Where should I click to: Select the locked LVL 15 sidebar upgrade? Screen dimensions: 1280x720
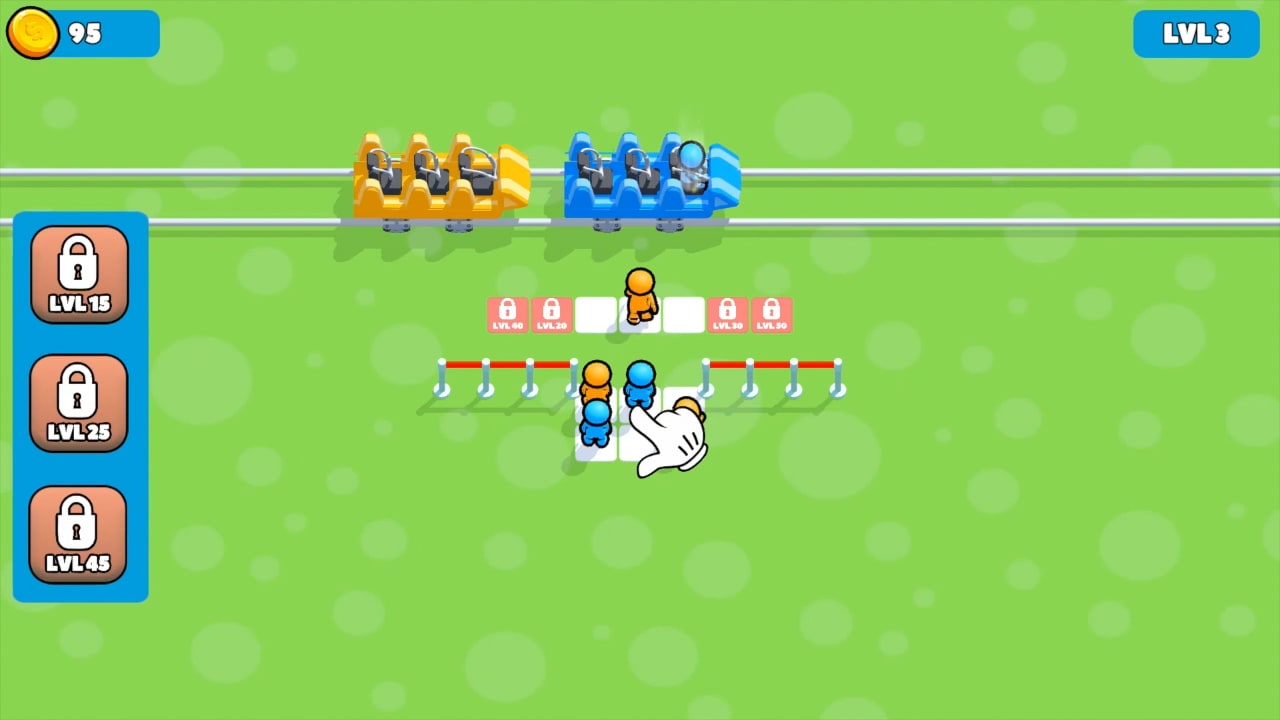pos(79,272)
